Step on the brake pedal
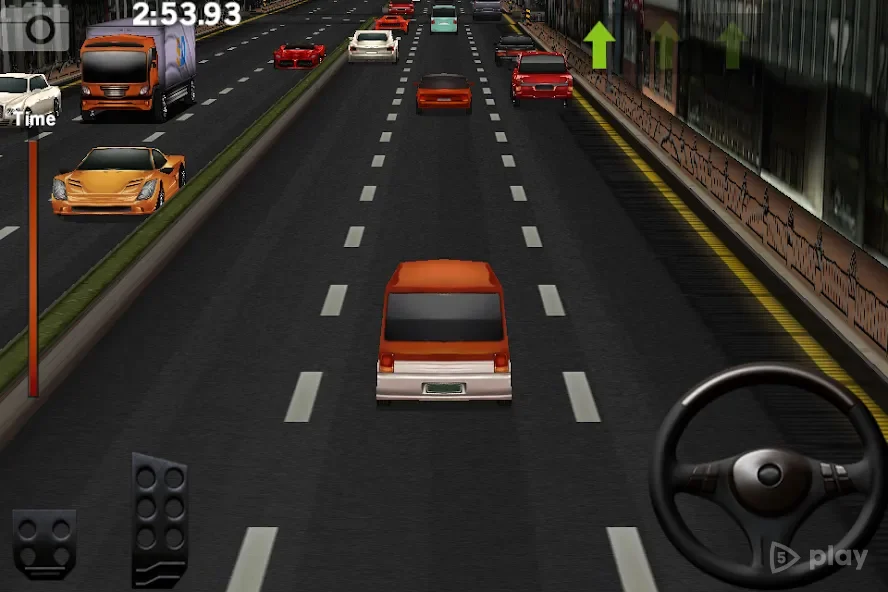The height and width of the screenshot is (592, 888). pyautogui.click(x=44, y=543)
